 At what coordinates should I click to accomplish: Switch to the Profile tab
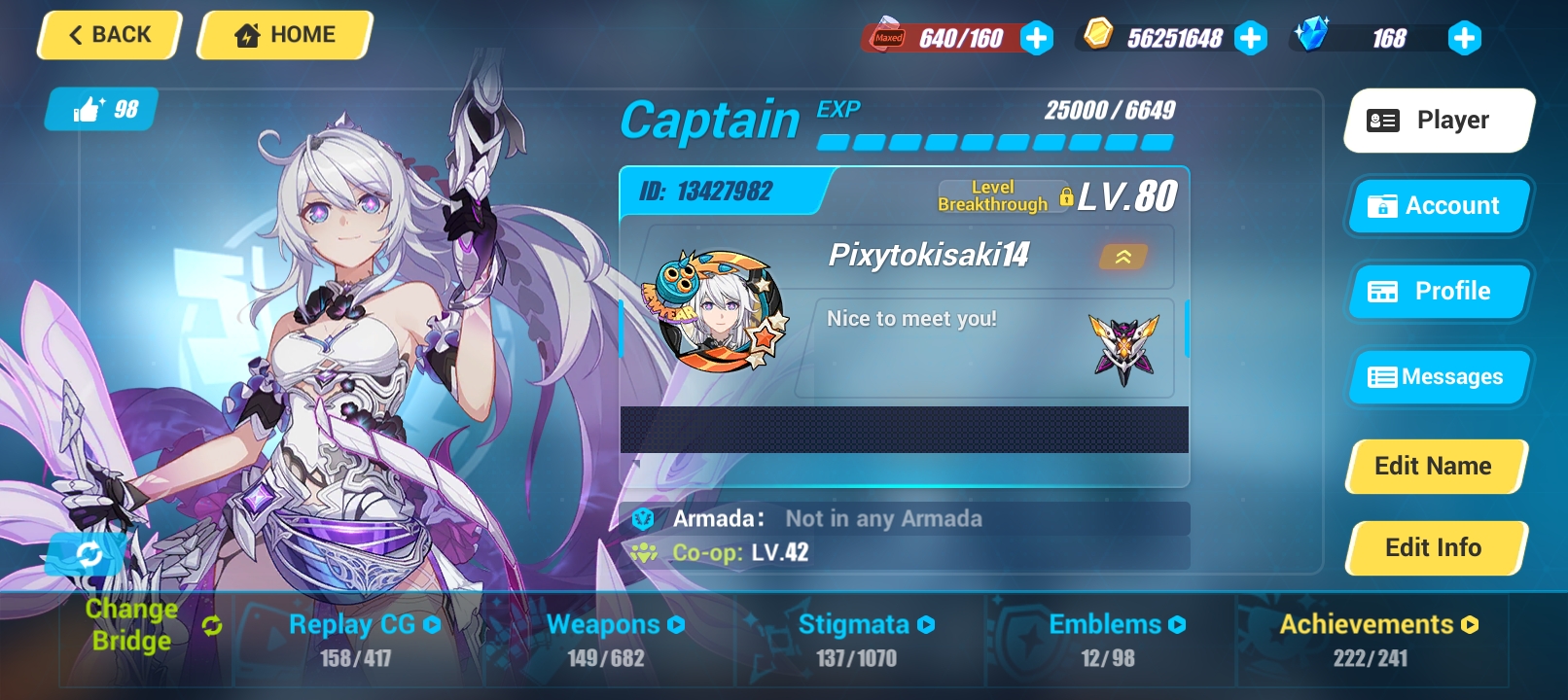coord(1438,292)
